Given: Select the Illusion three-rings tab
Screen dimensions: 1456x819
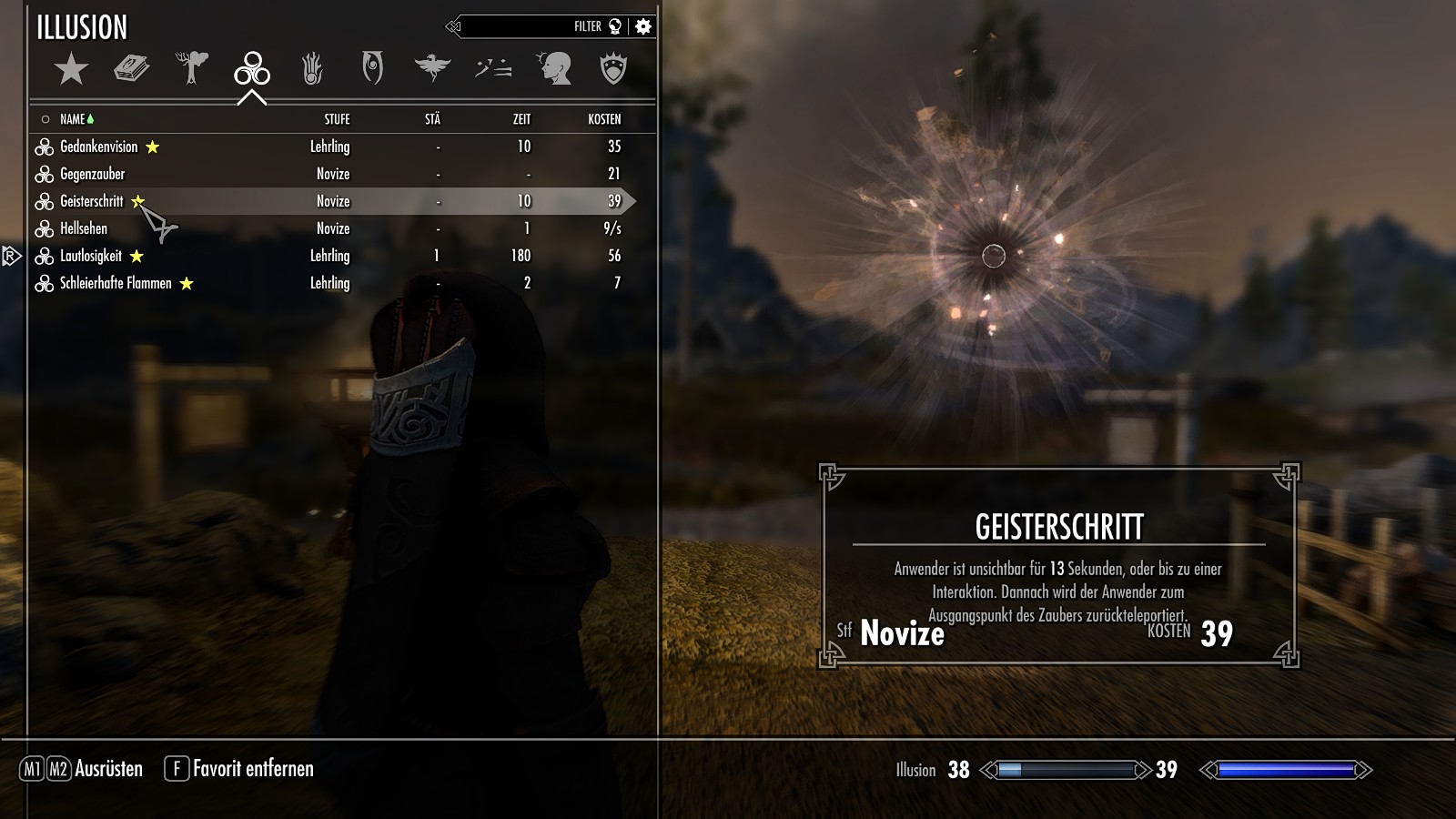Looking at the screenshot, I should click(x=252, y=68).
